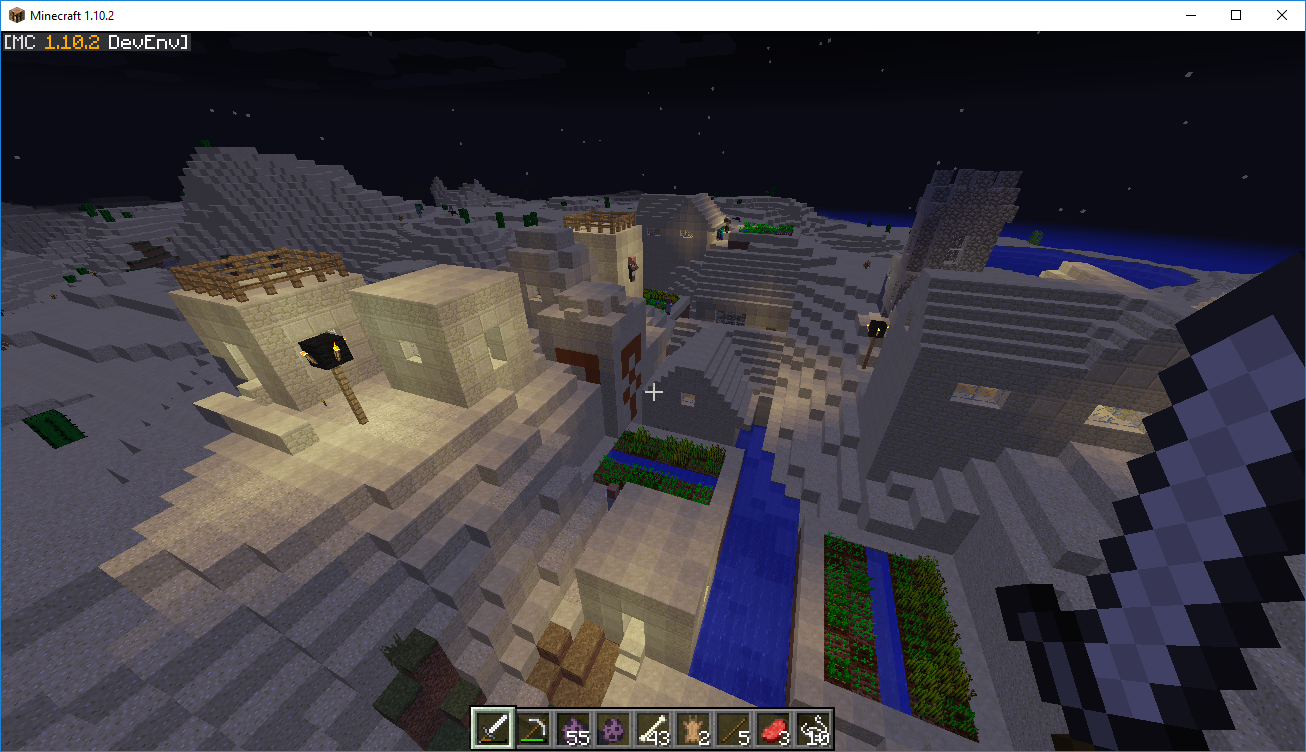The image size is (1306, 752).
Task: Select the iron sword hotbar slot
Action: click(493, 728)
